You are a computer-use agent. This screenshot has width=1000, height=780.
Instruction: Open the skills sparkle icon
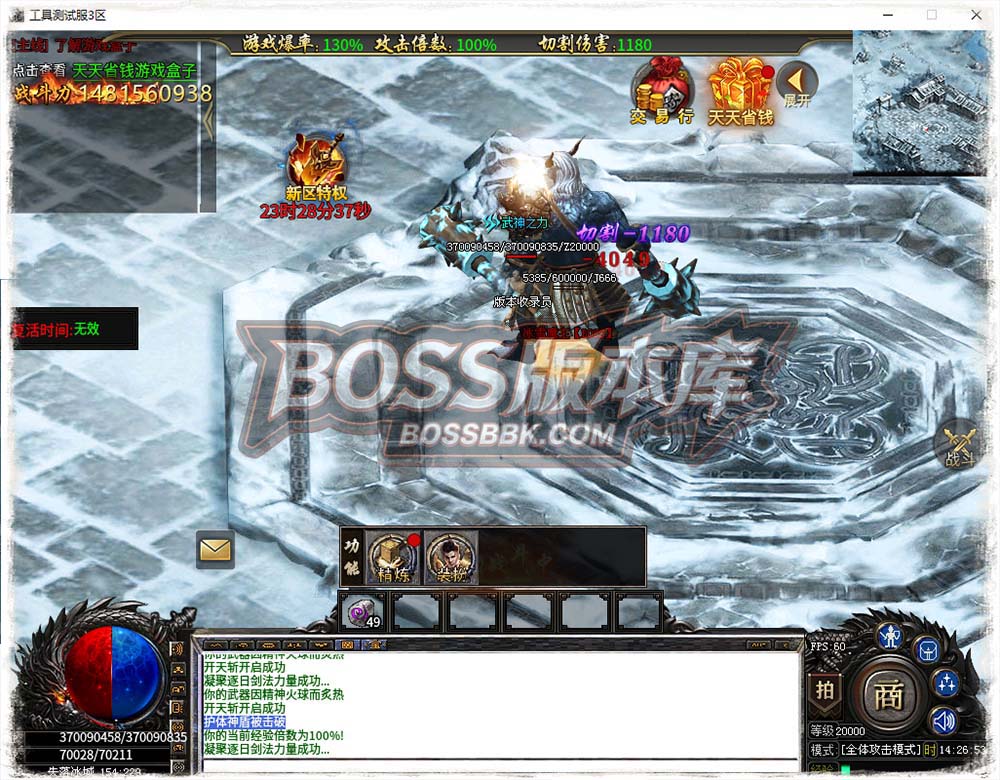pyautogui.click(x=945, y=683)
